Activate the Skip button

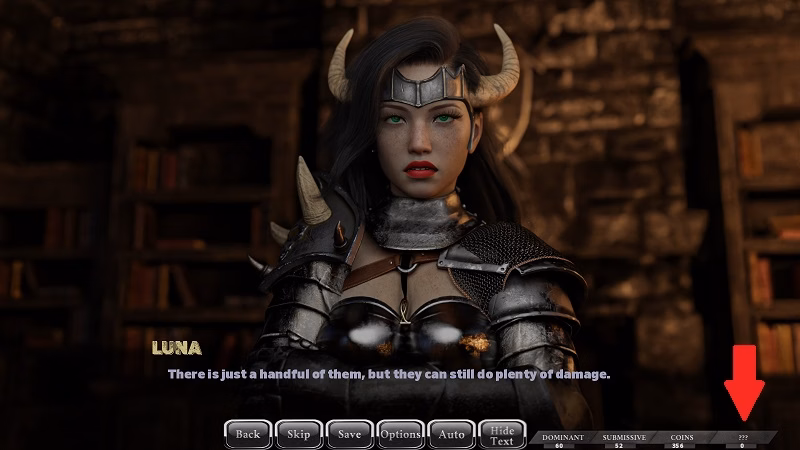pyautogui.click(x=298, y=434)
